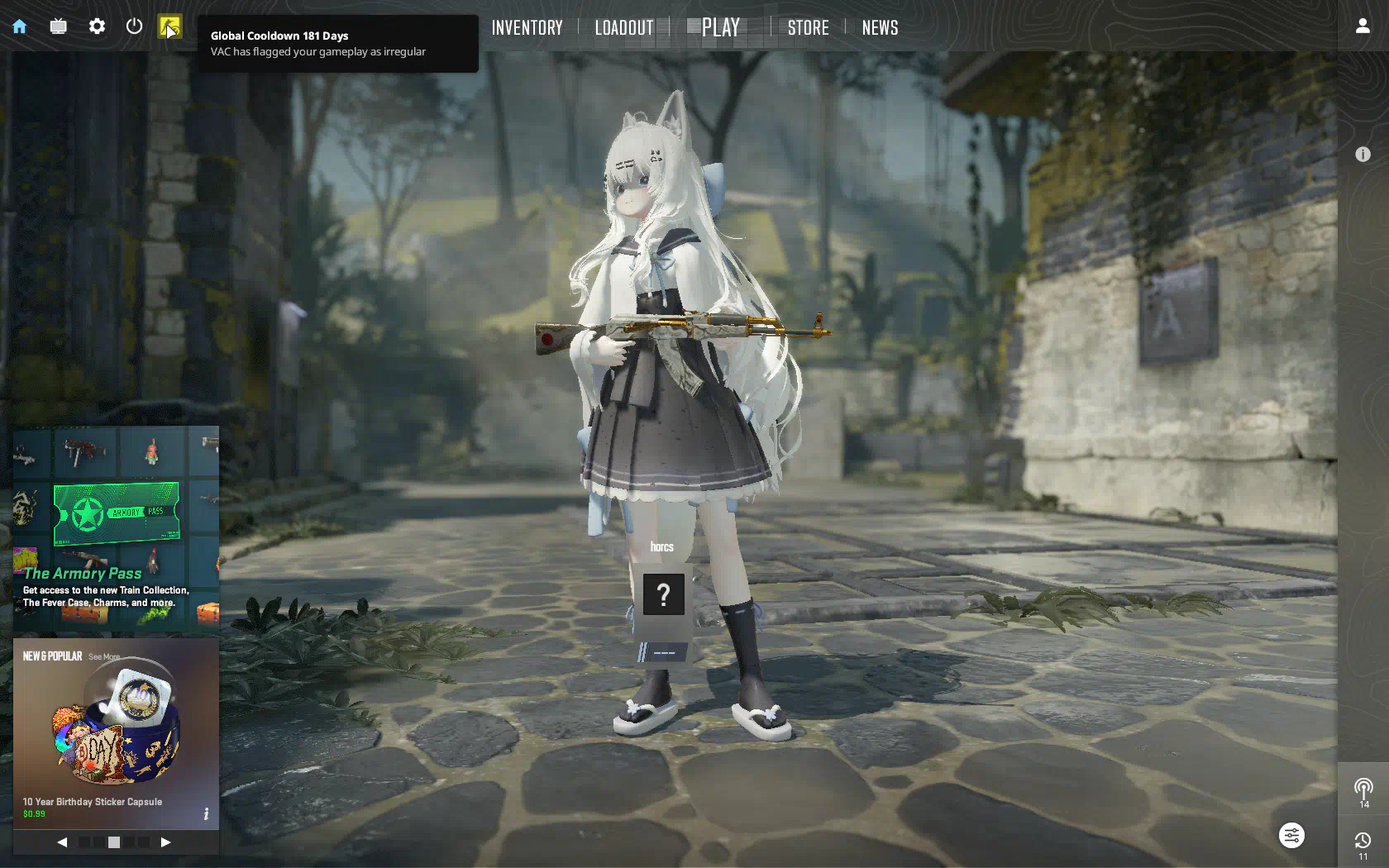This screenshot has height=868, width=1389.
Task: Follow the See More link
Action: [x=104, y=657]
